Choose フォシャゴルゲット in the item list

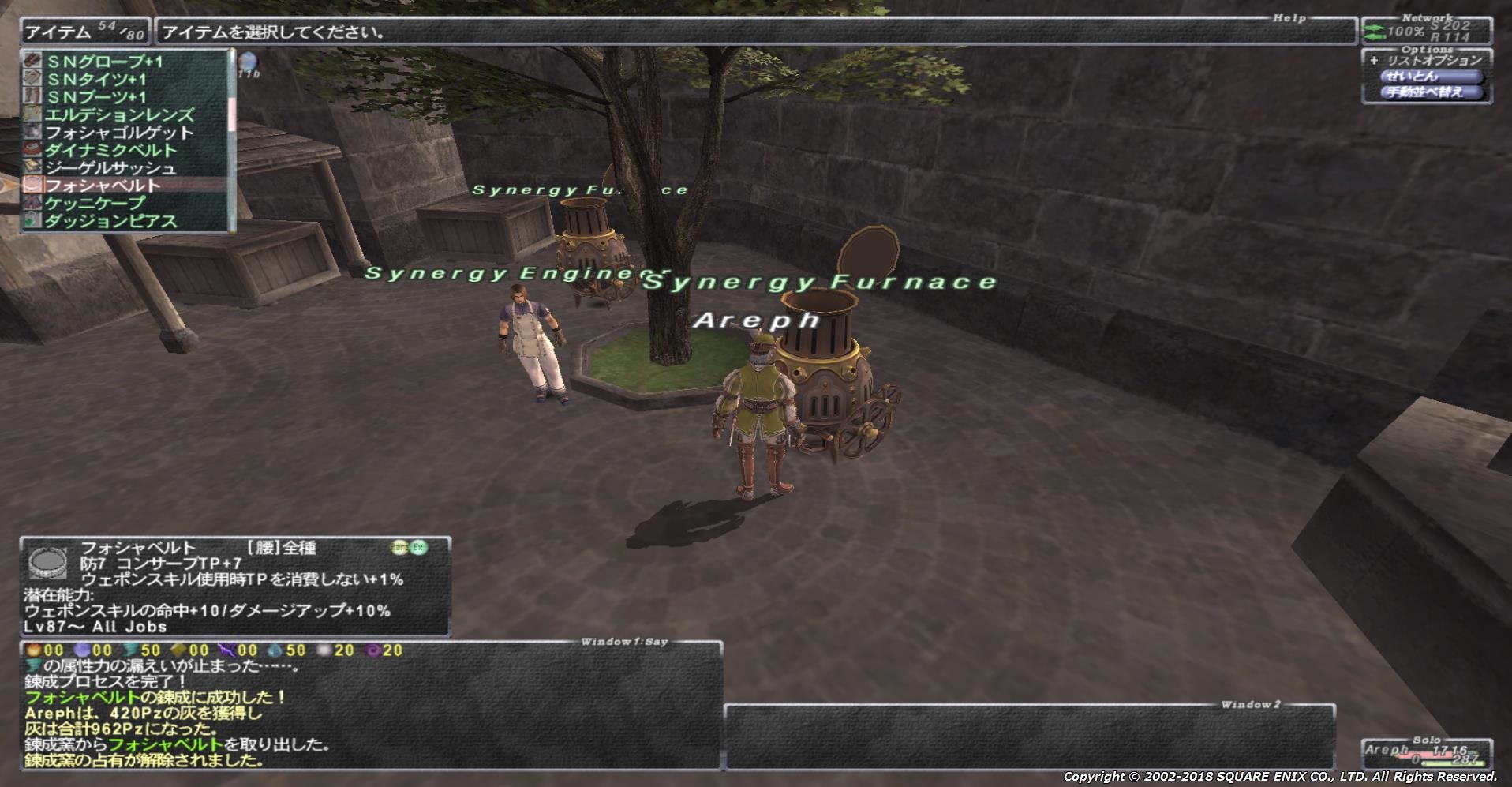(x=118, y=133)
